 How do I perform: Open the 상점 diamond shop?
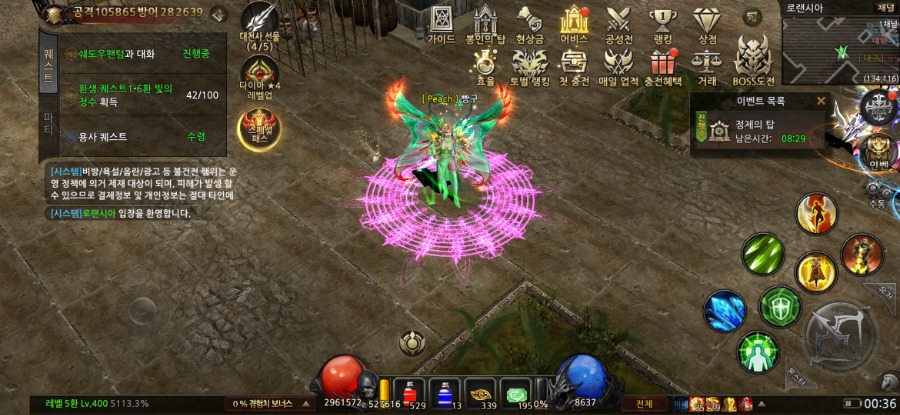707,22
